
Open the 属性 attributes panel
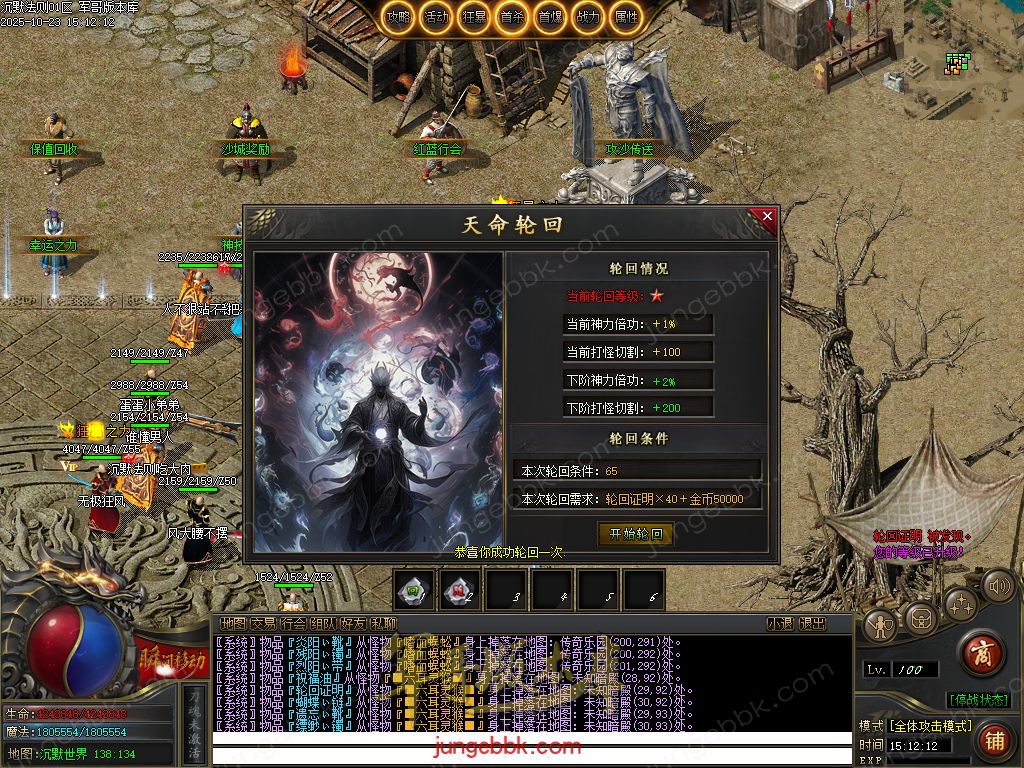[626, 17]
